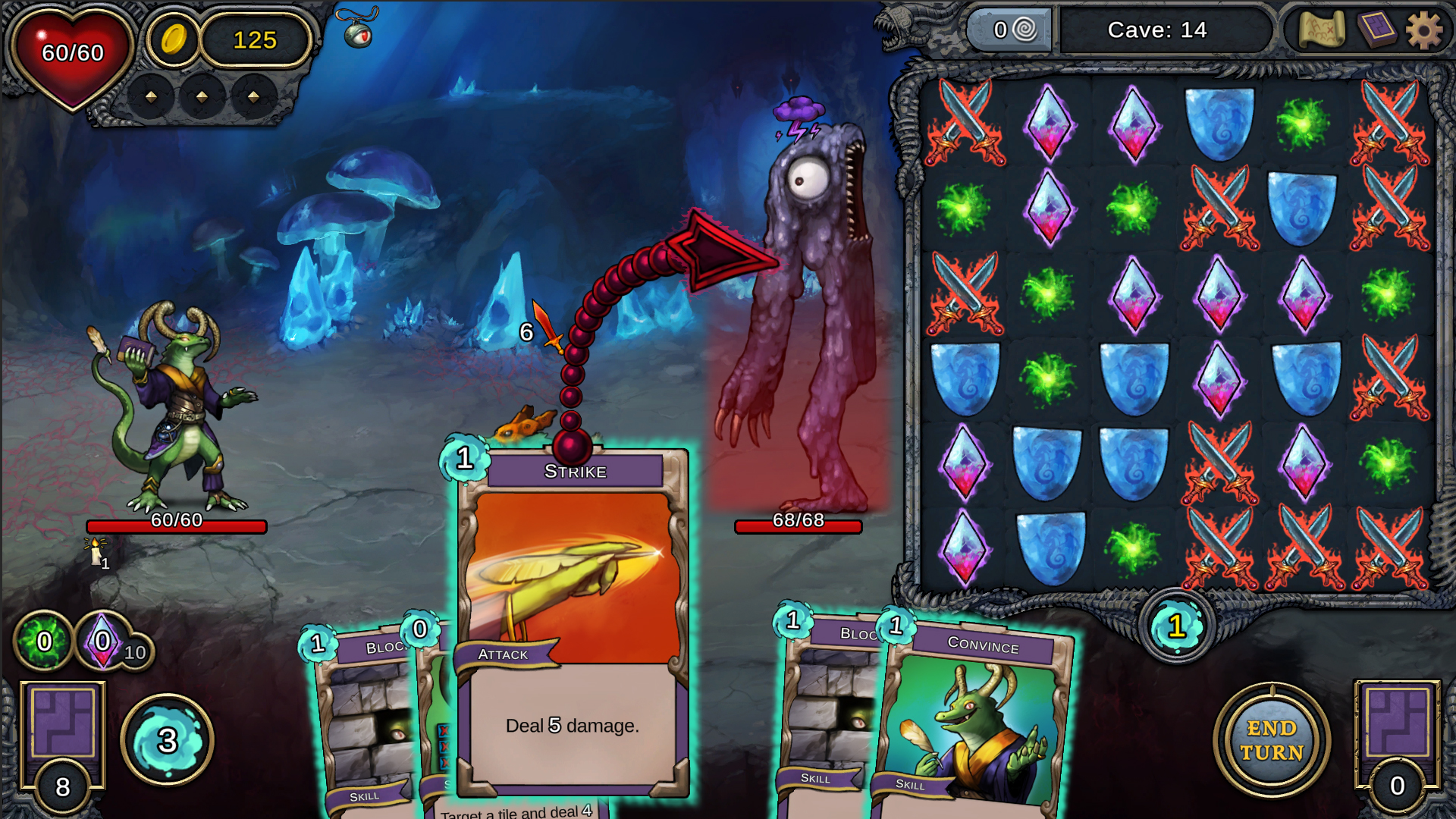
Task: View the draw pile deck
Action: [x=62, y=728]
